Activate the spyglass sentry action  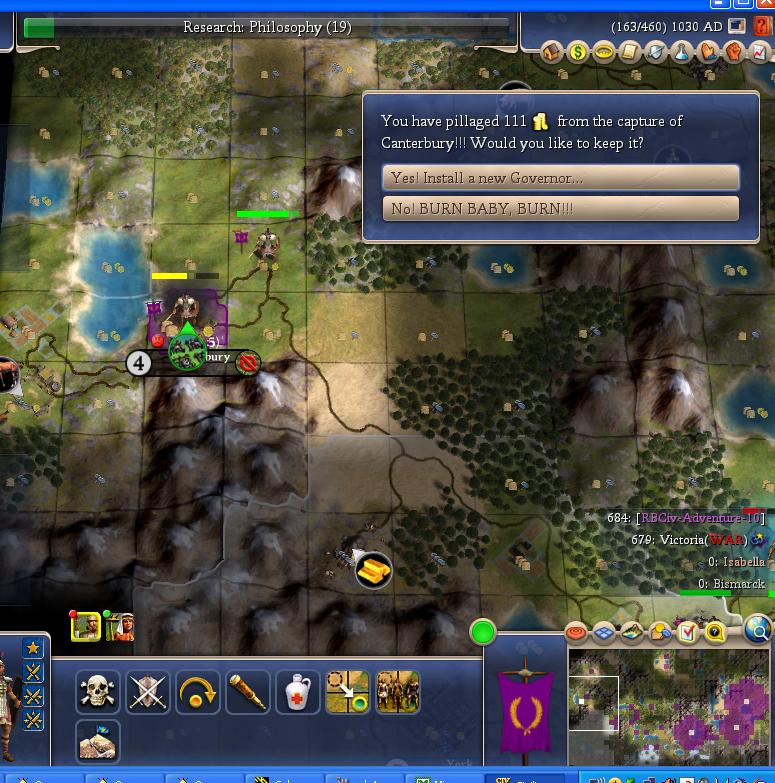[248, 692]
